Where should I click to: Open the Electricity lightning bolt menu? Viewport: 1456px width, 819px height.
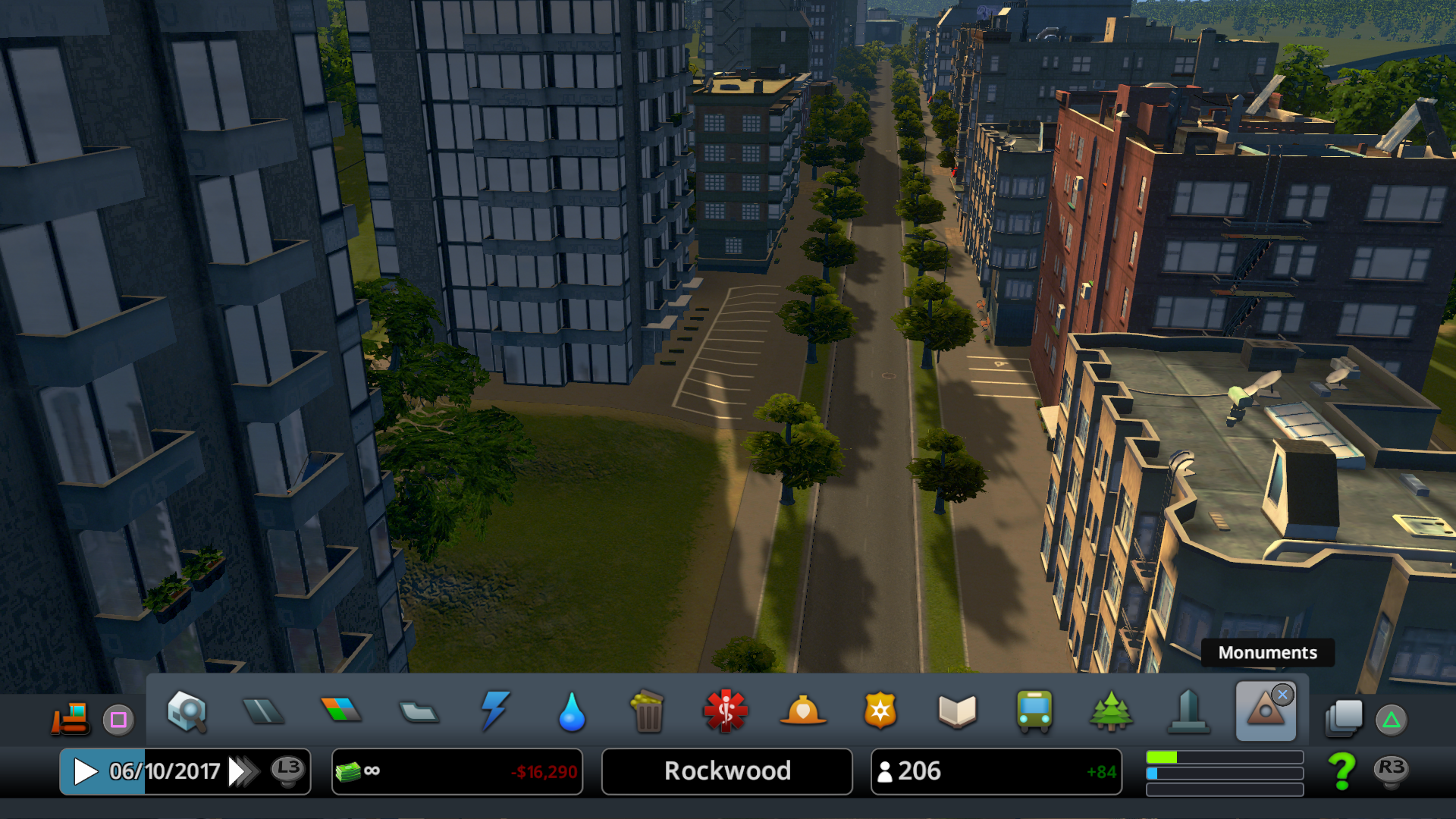(495, 711)
